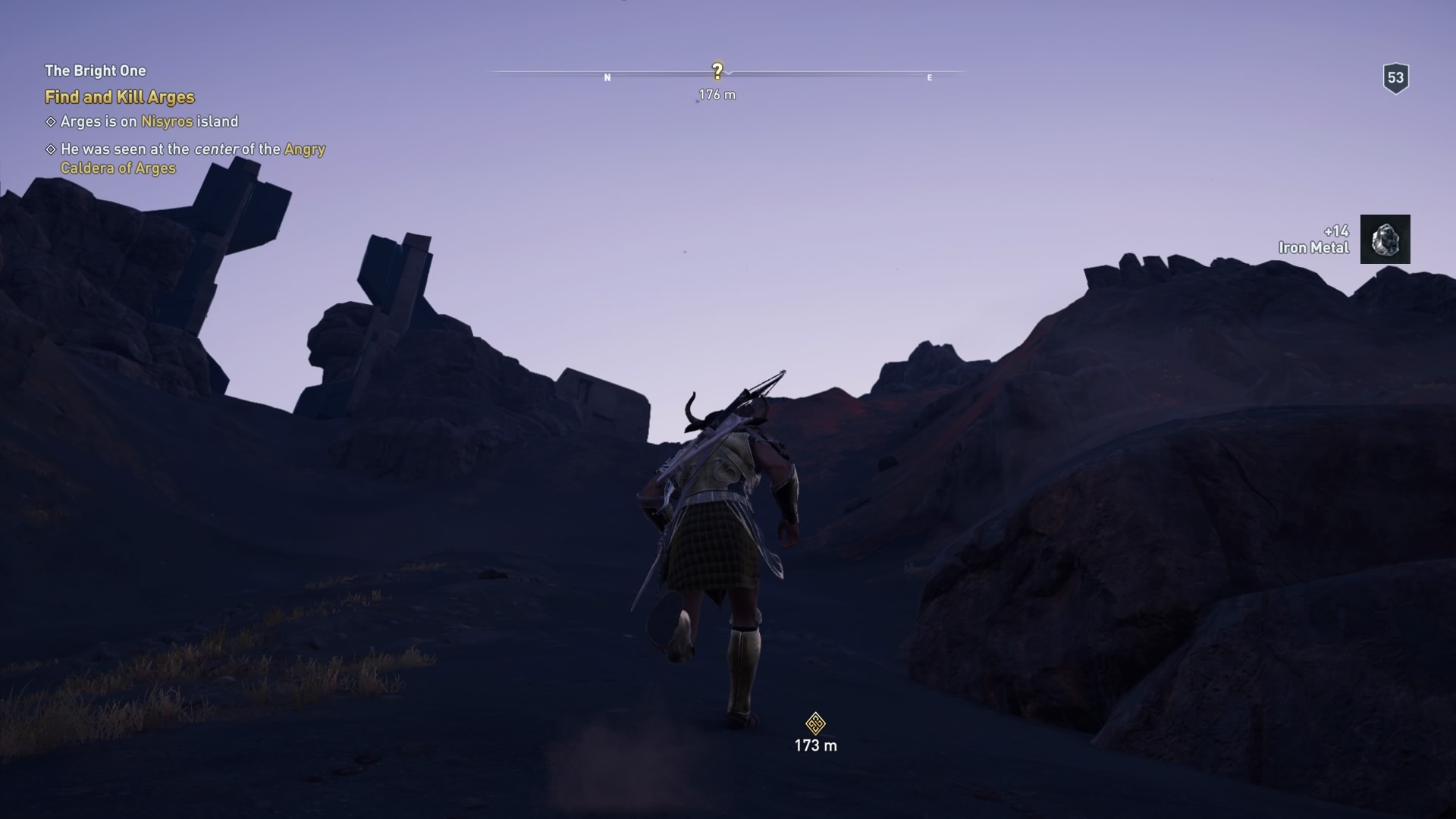This screenshot has height=819, width=1456.
Task: Click the diamond bullet beside Caldera hint
Action: [50, 149]
